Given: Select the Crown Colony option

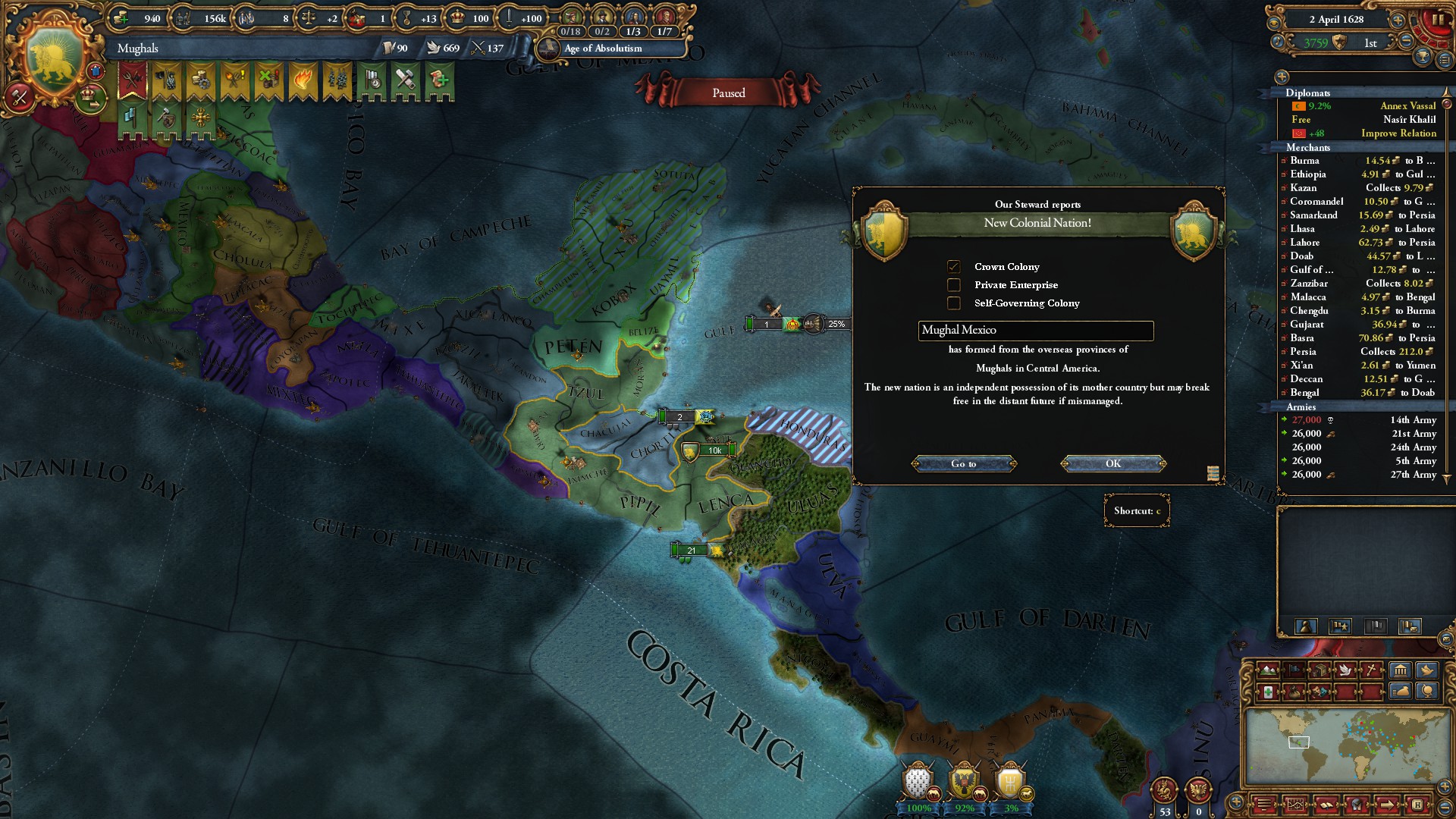Looking at the screenshot, I should click(954, 266).
